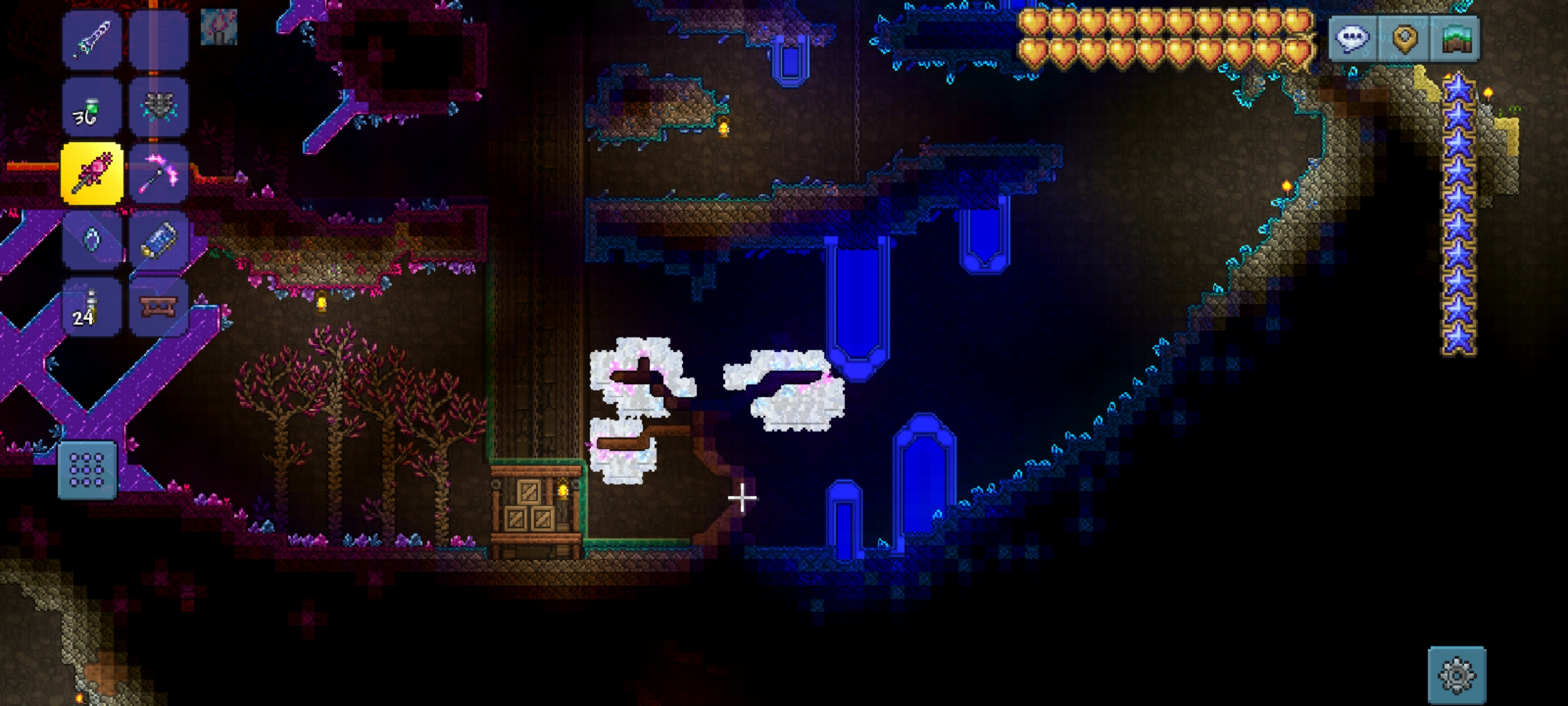The height and width of the screenshot is (706, 1568).
Task: Choose the grey spider-like item slot
Action: (x=158, y=107)
